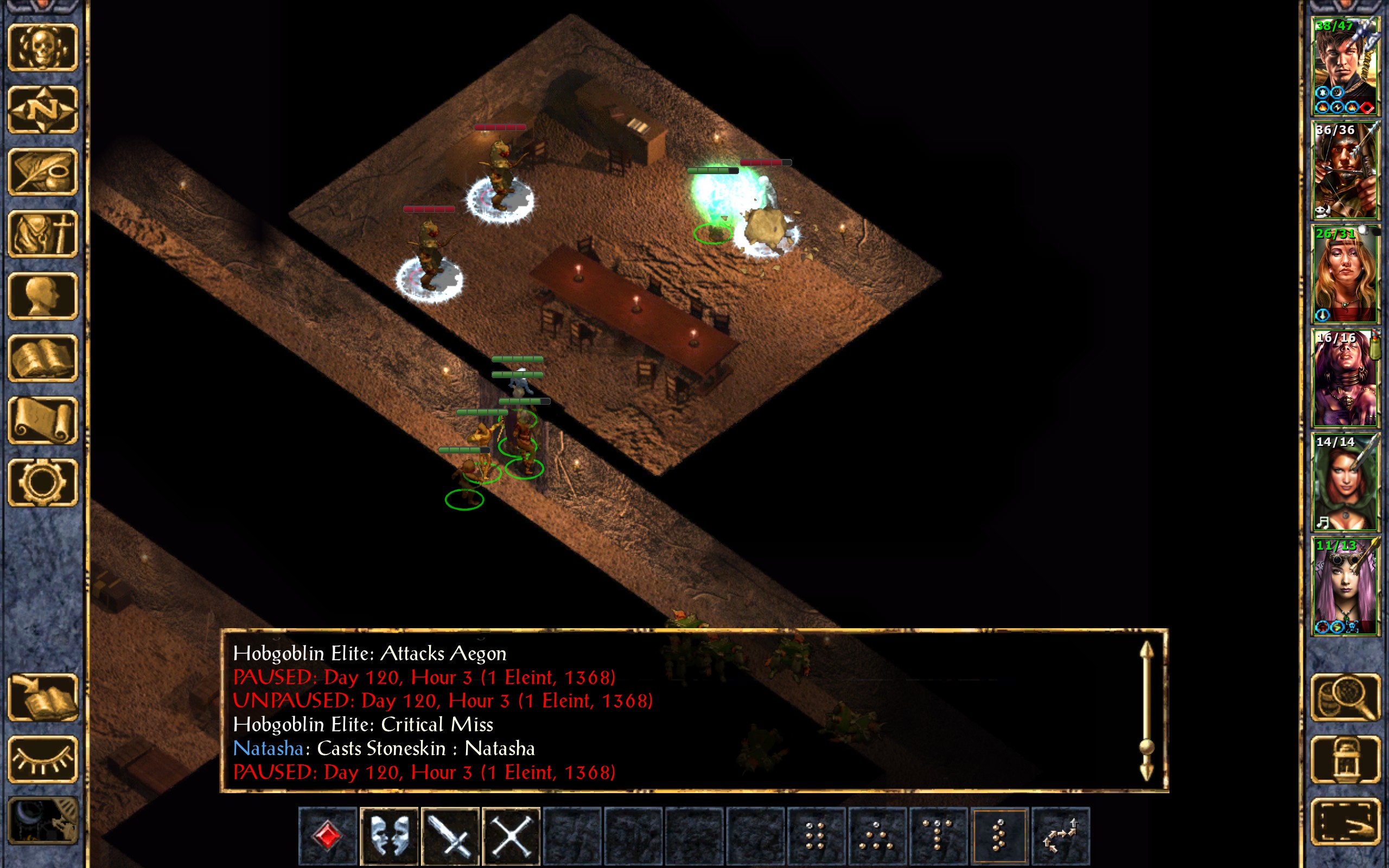The width and height of the screenshot is (1389, 868).
Task: Activate the red gem guard action
Action: [328, 835]
